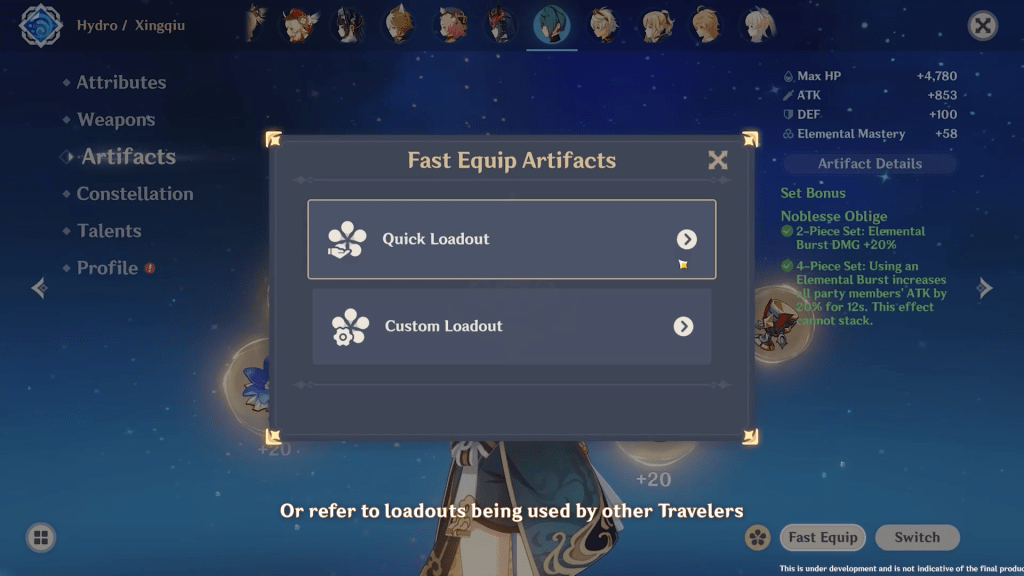Open the Constellation section
Screen dimensions: 1024x576
(135, 193)
